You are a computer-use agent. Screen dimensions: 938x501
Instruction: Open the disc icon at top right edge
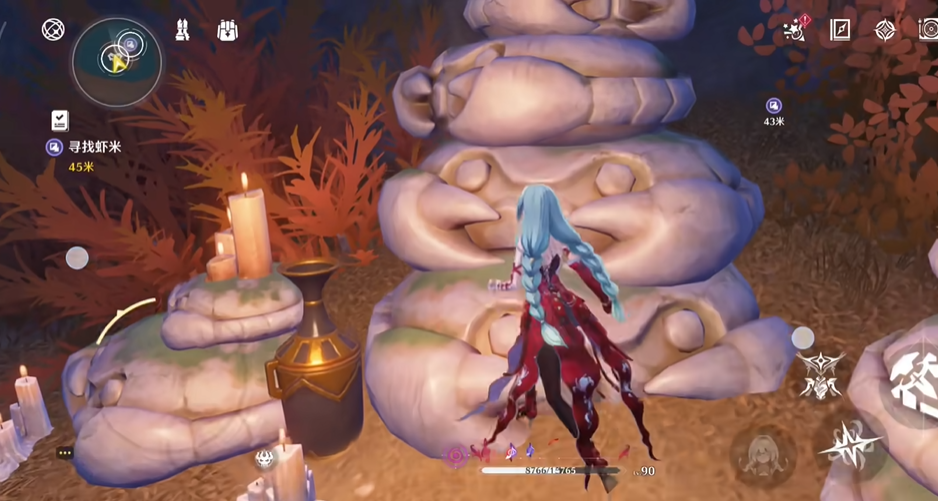[929, 30]
